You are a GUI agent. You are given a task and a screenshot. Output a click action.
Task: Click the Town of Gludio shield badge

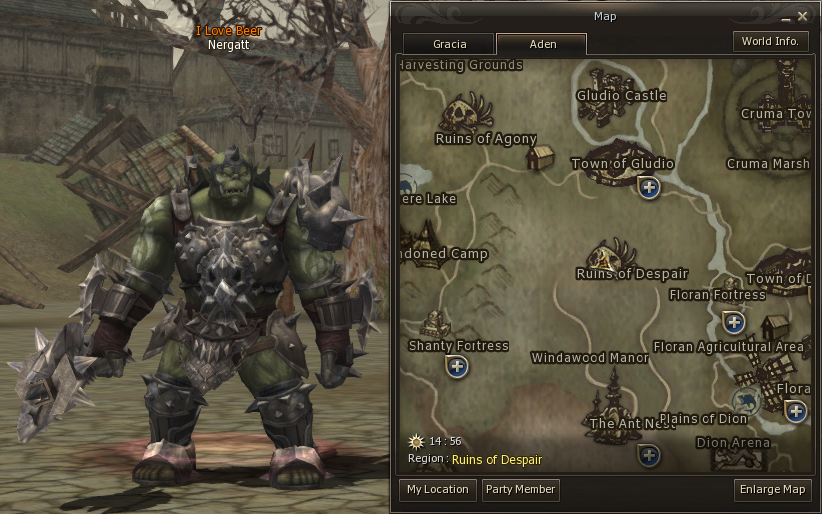click(x=650, y=187)
